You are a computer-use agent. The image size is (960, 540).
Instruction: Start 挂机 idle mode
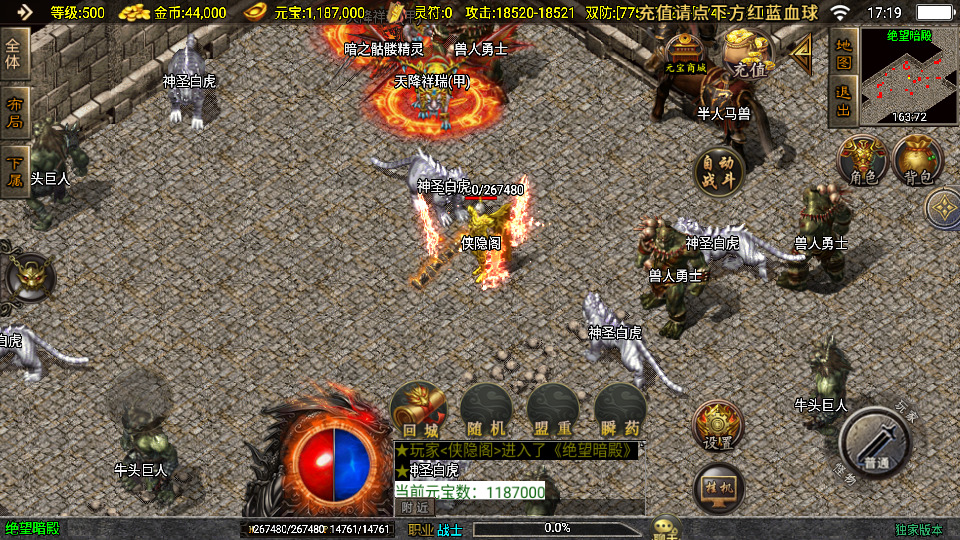pyautogui.click(x=718, y=487)
